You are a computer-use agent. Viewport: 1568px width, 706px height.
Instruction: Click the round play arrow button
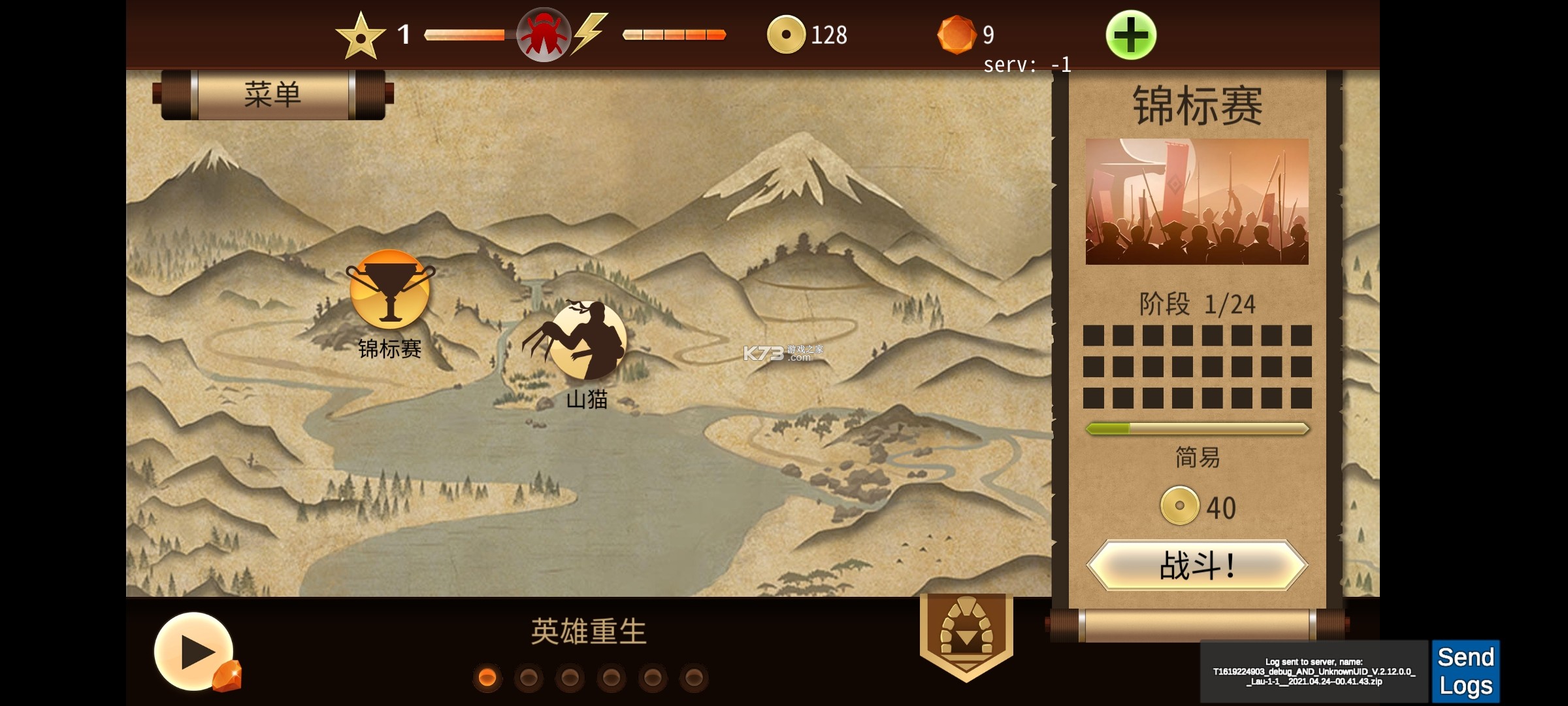coord(194,651)
